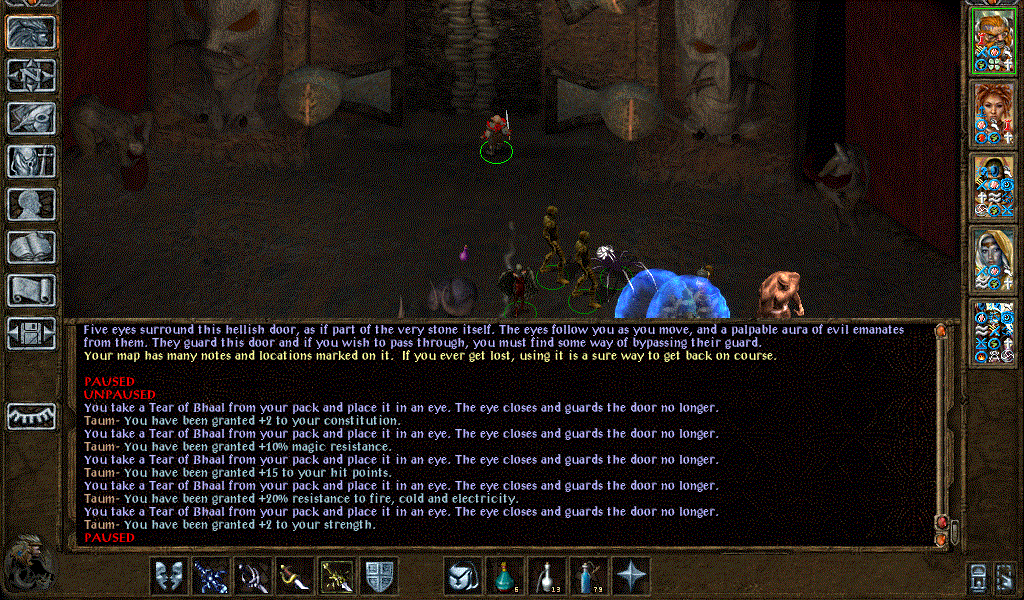Activate the twin masks action button
Screen dimensions: 1024x600
pos(169,576)
